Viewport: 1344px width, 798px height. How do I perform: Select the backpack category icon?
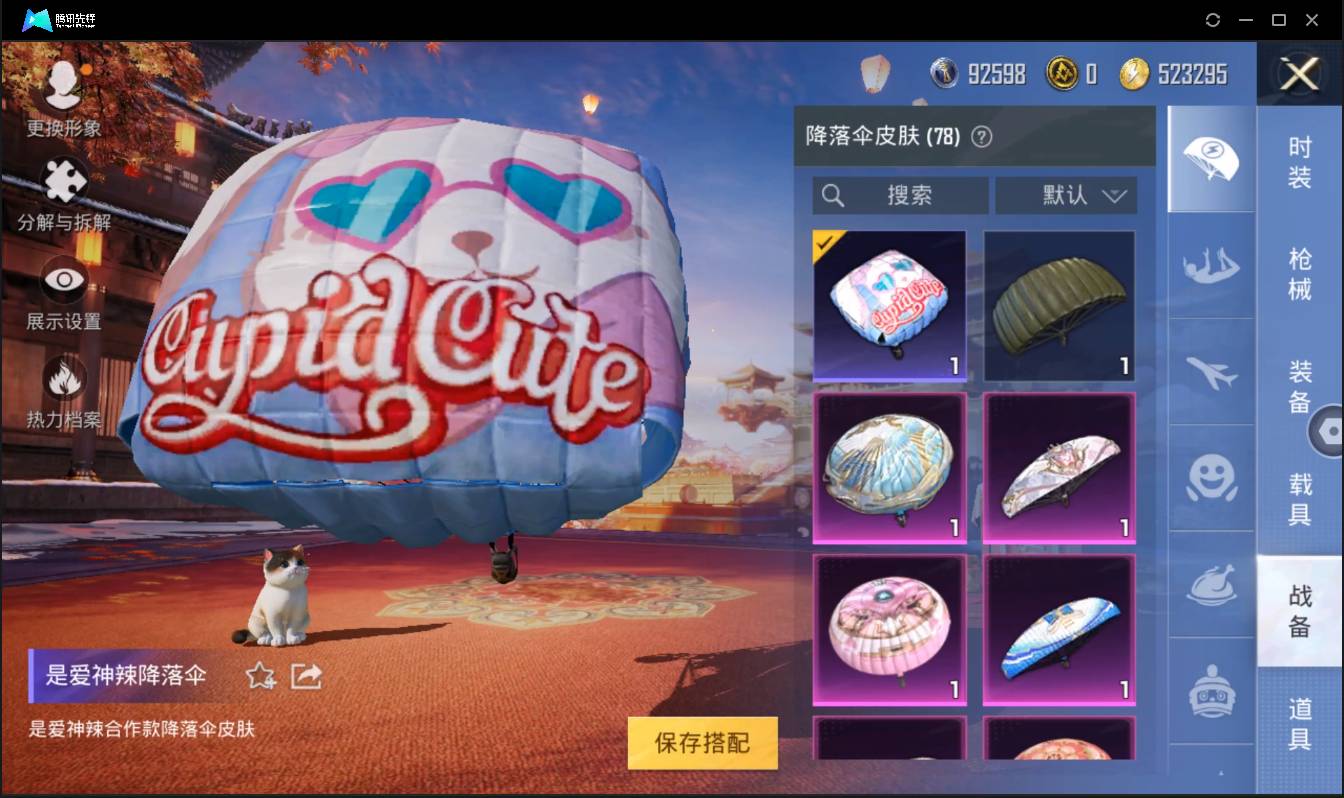point(1210,690)
